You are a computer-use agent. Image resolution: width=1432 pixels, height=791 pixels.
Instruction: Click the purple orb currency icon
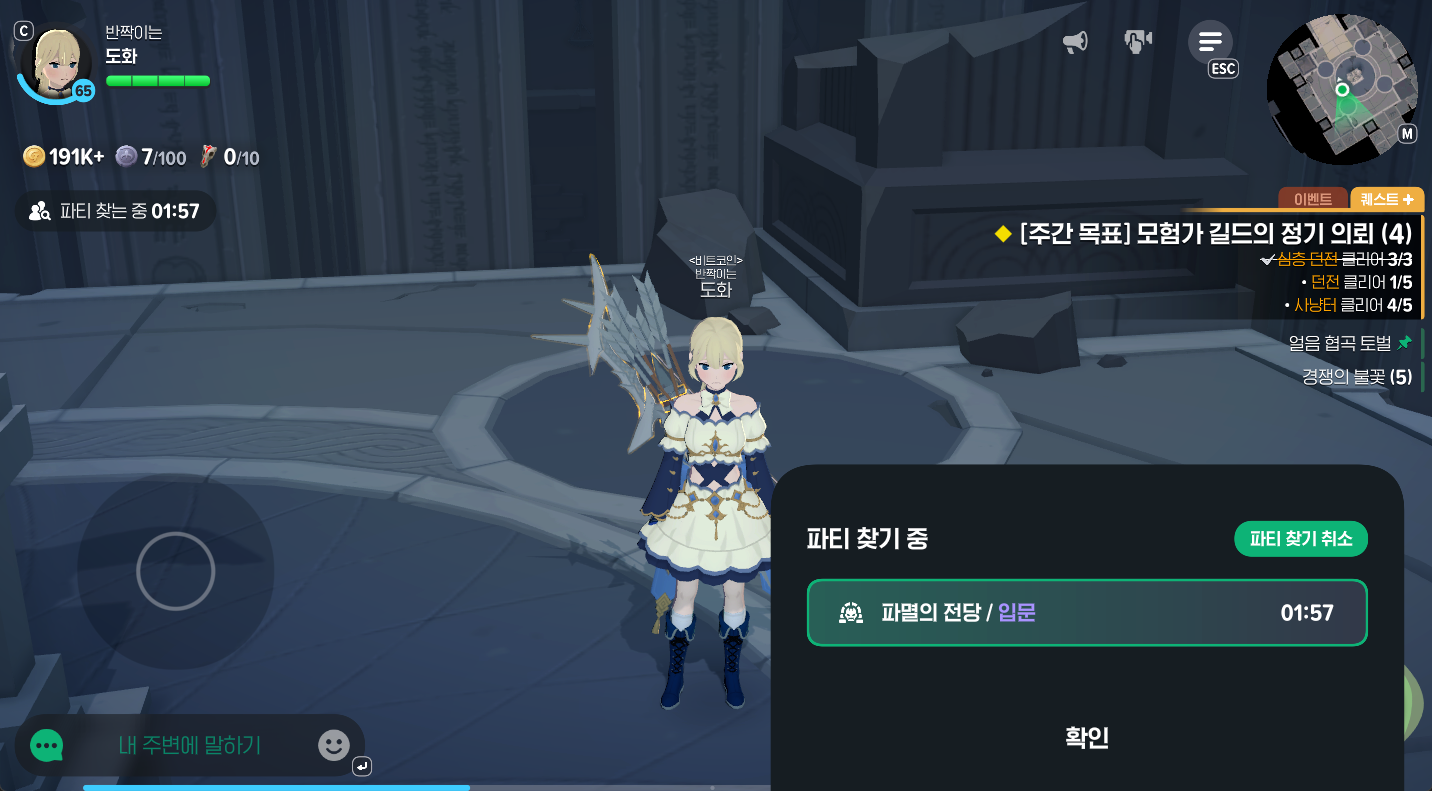pos(125,156)
